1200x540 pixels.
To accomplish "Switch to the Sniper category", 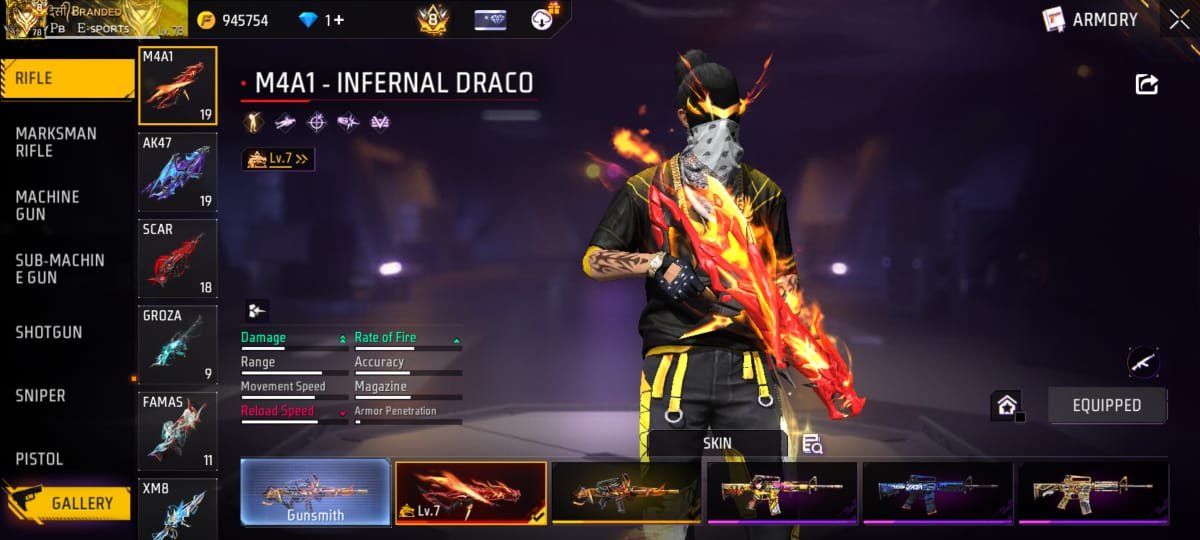I will pos(41,396).
